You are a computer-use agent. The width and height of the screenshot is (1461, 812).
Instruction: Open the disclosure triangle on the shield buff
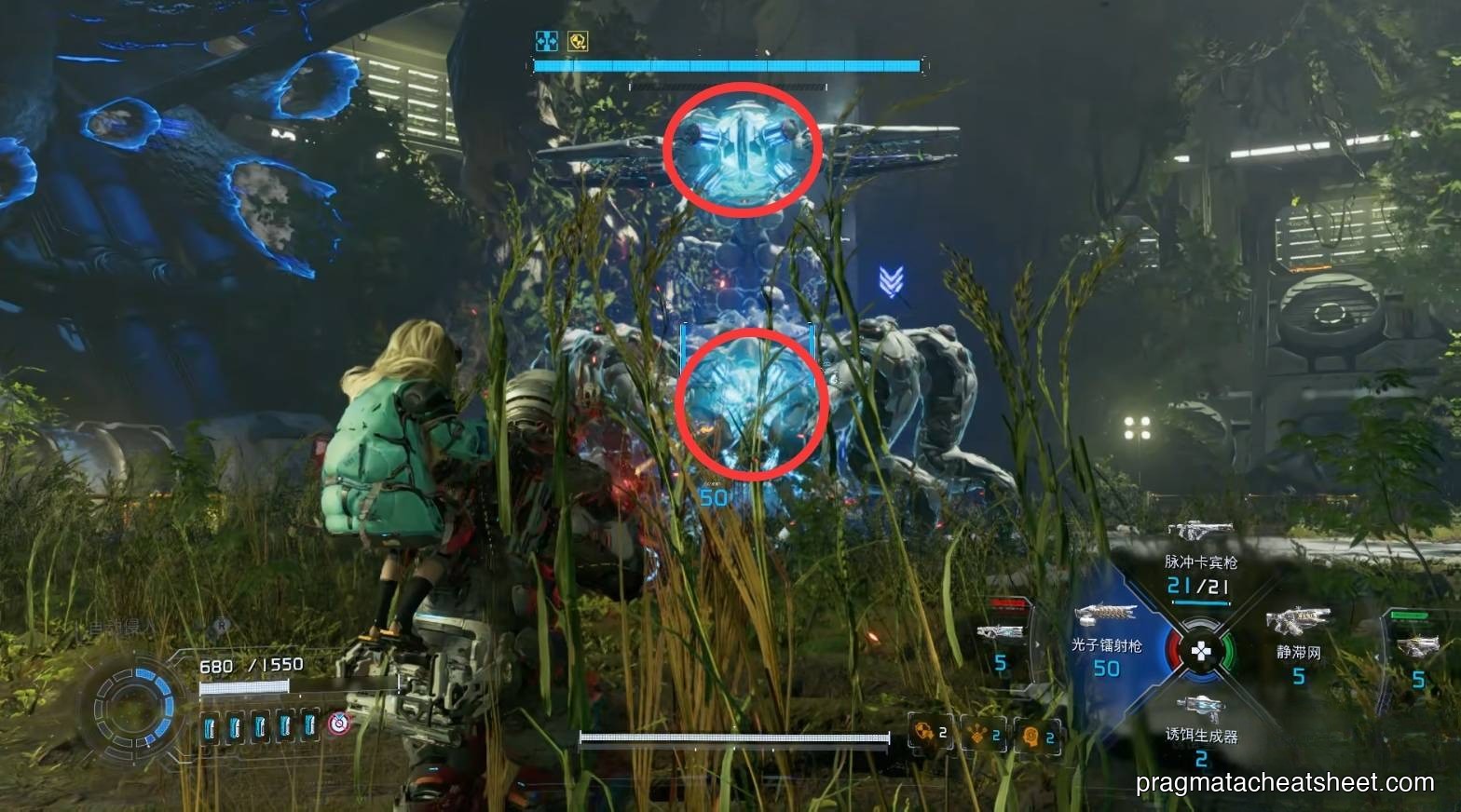click(584, 48)
